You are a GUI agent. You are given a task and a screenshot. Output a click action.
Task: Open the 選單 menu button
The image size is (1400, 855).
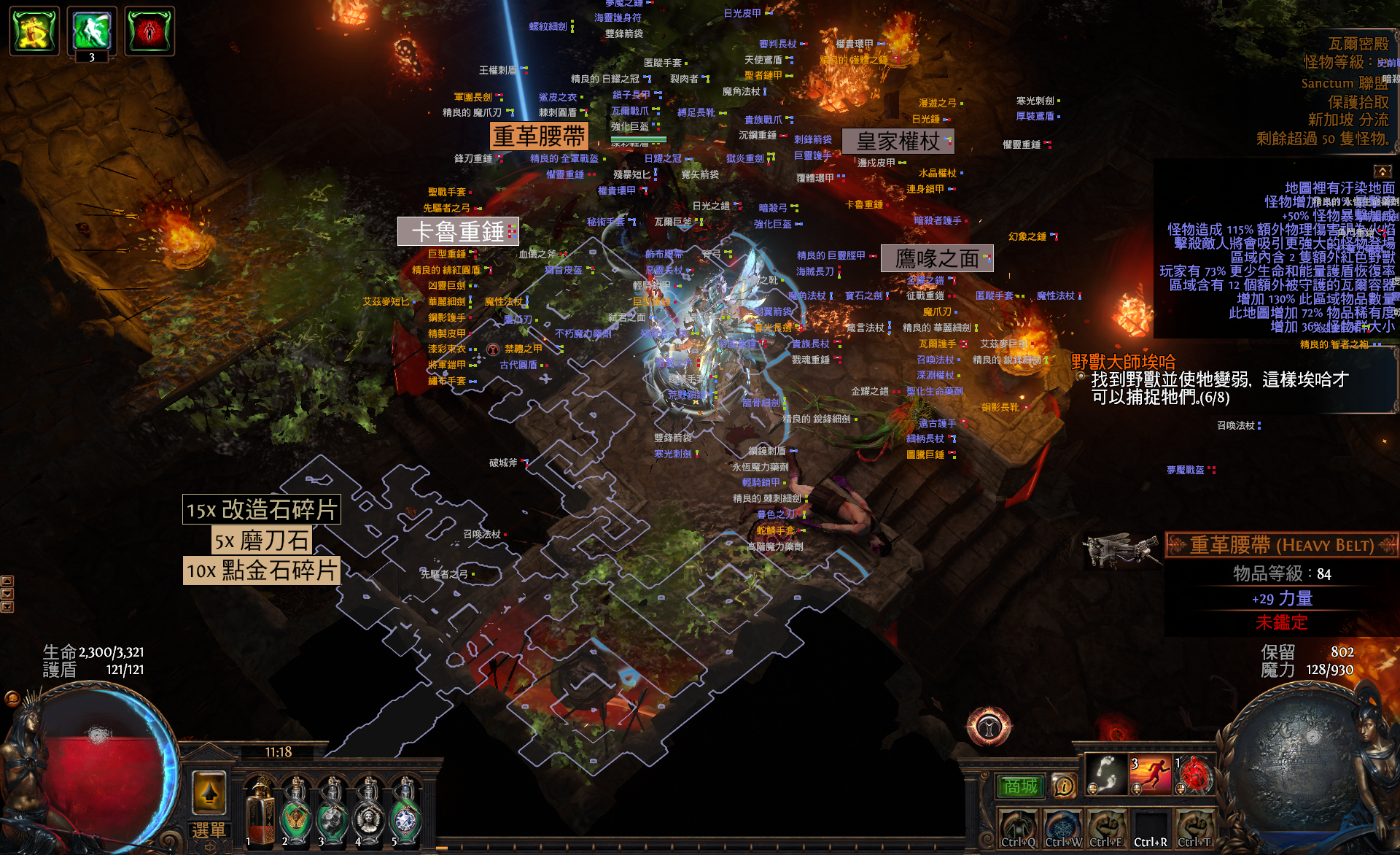(x=209, y=831)
